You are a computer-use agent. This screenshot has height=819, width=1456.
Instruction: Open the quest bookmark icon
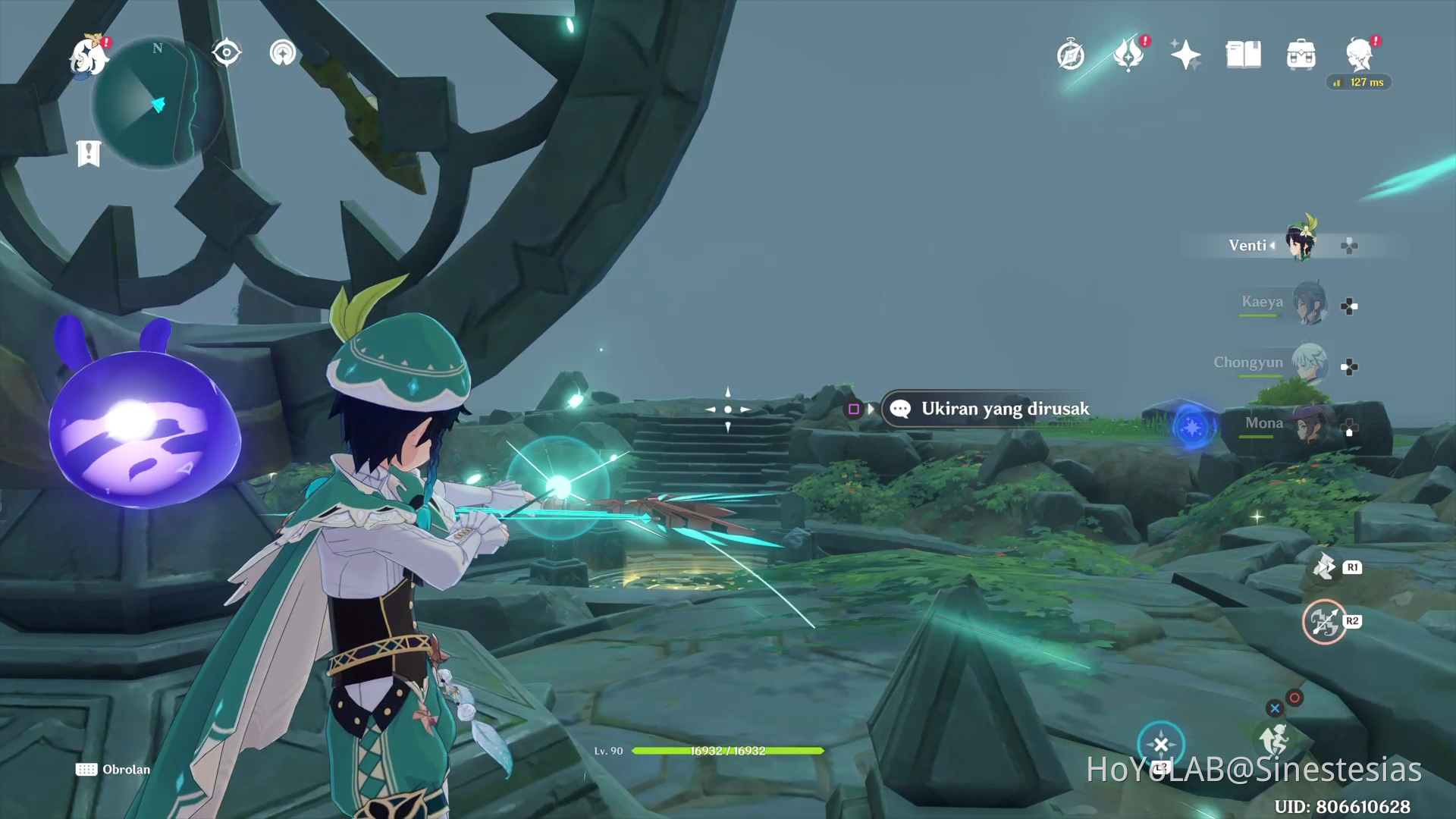pyautogui.click(x=89, y=153)
